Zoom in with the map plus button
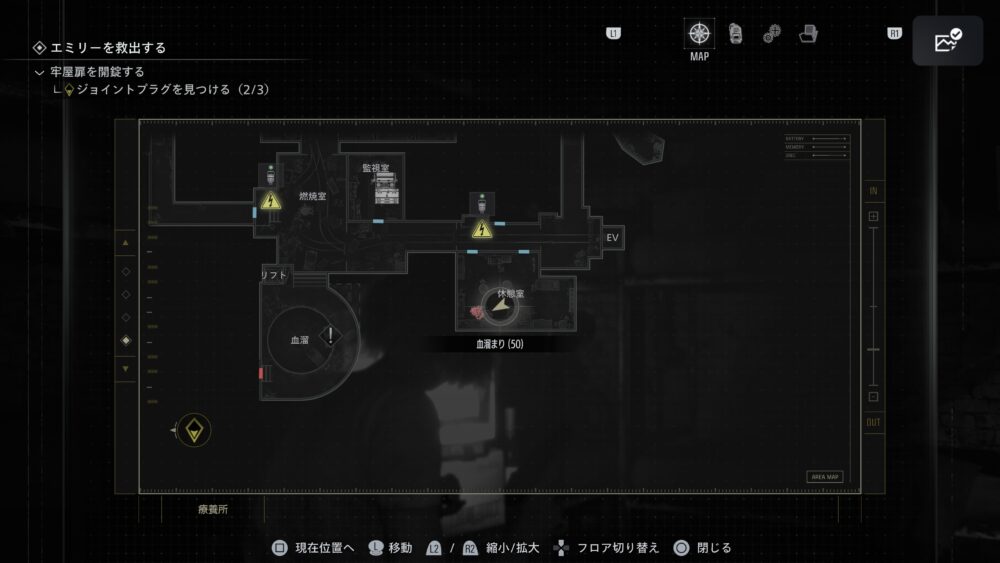The height and width of the screenshot is (563, 1000). tap(873, 216)
